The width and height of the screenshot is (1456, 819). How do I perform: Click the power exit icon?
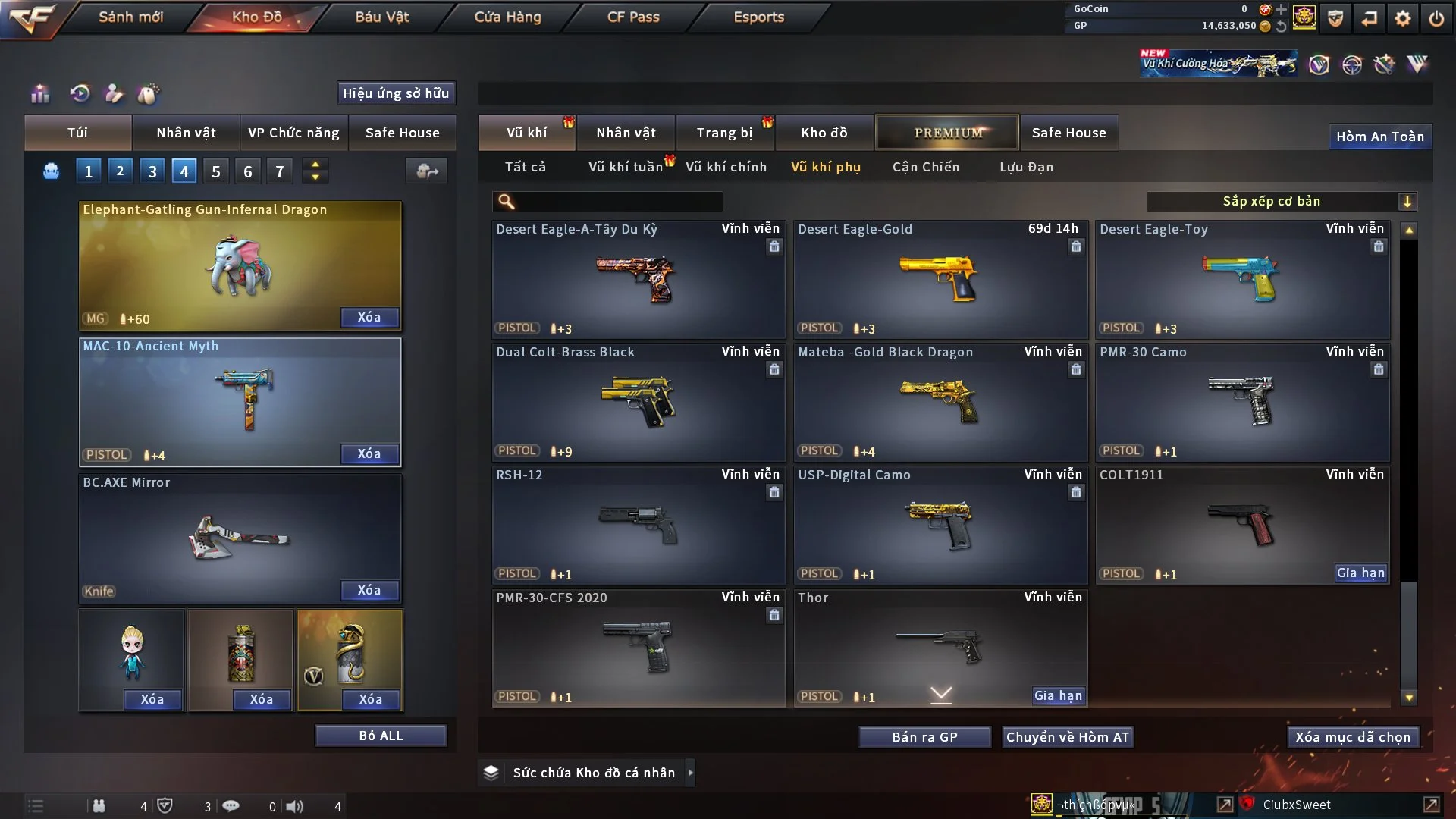point(1436,18)
